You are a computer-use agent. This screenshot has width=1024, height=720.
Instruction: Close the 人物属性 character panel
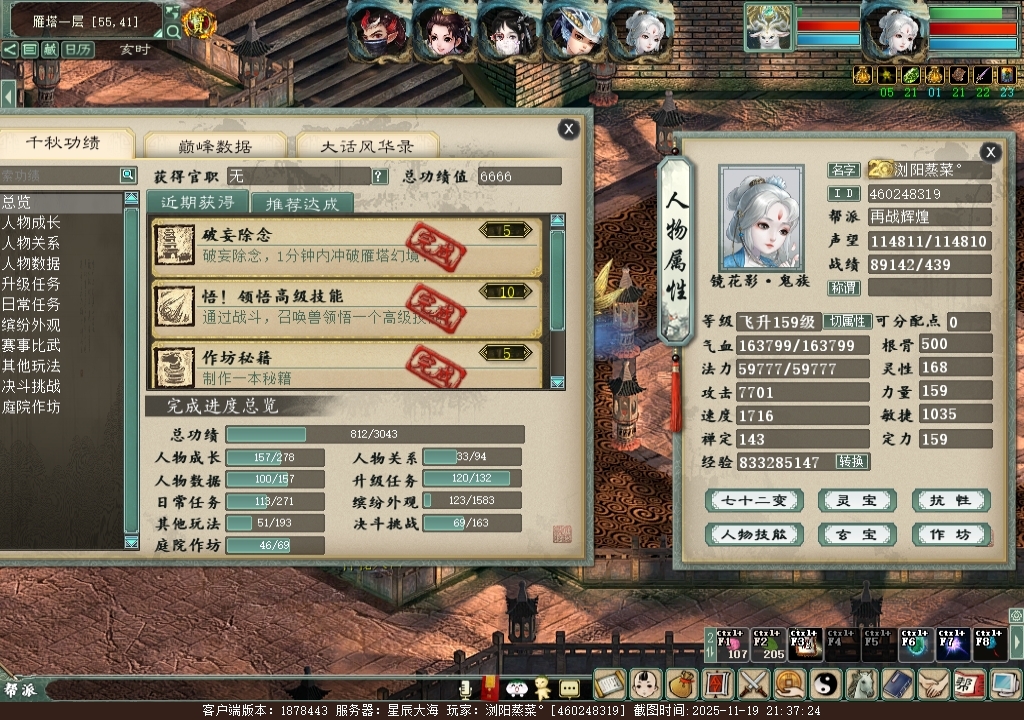[x=990, y=152]
